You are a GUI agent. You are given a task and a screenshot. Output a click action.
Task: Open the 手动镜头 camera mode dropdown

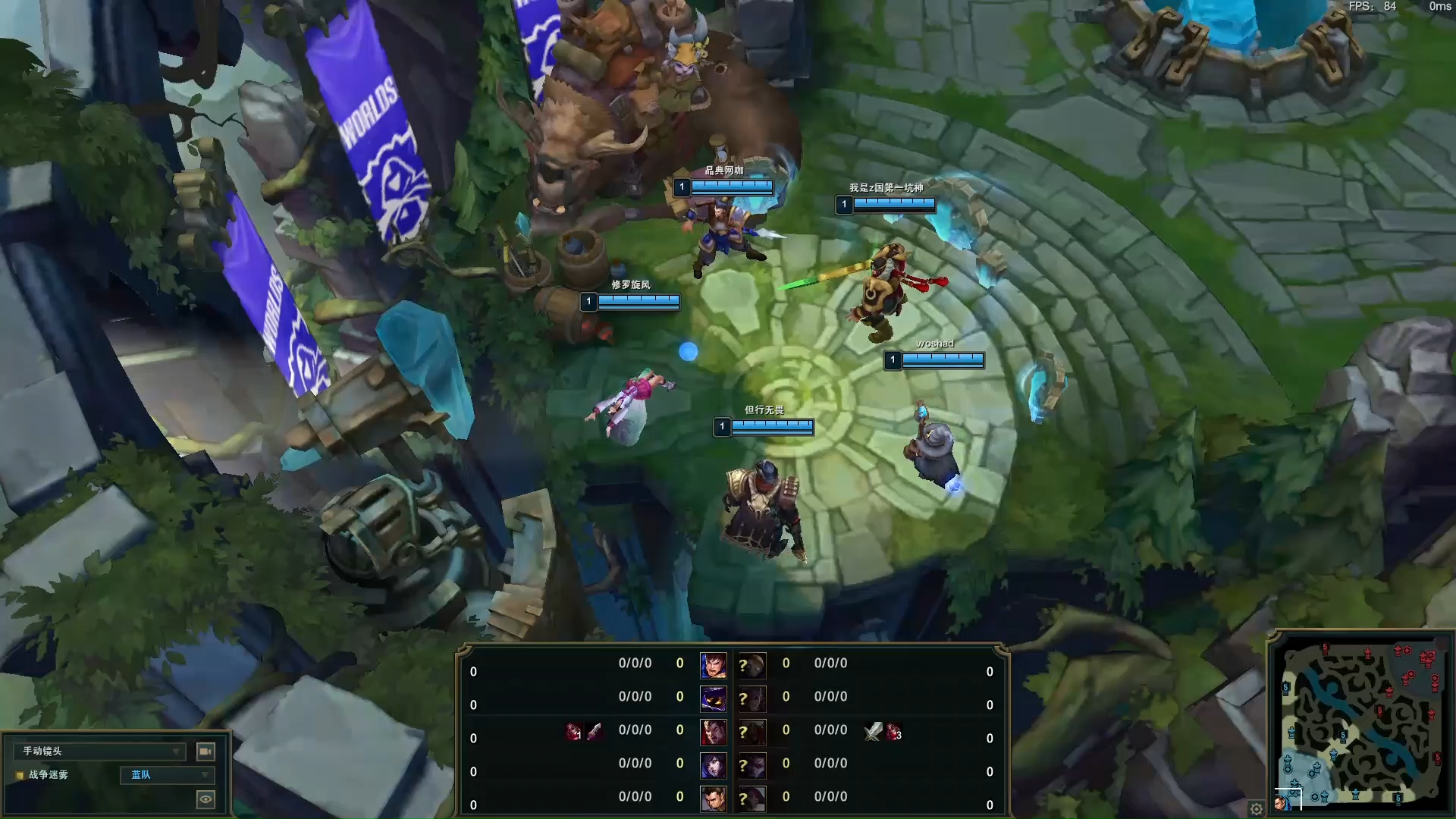tap(99, 751)
